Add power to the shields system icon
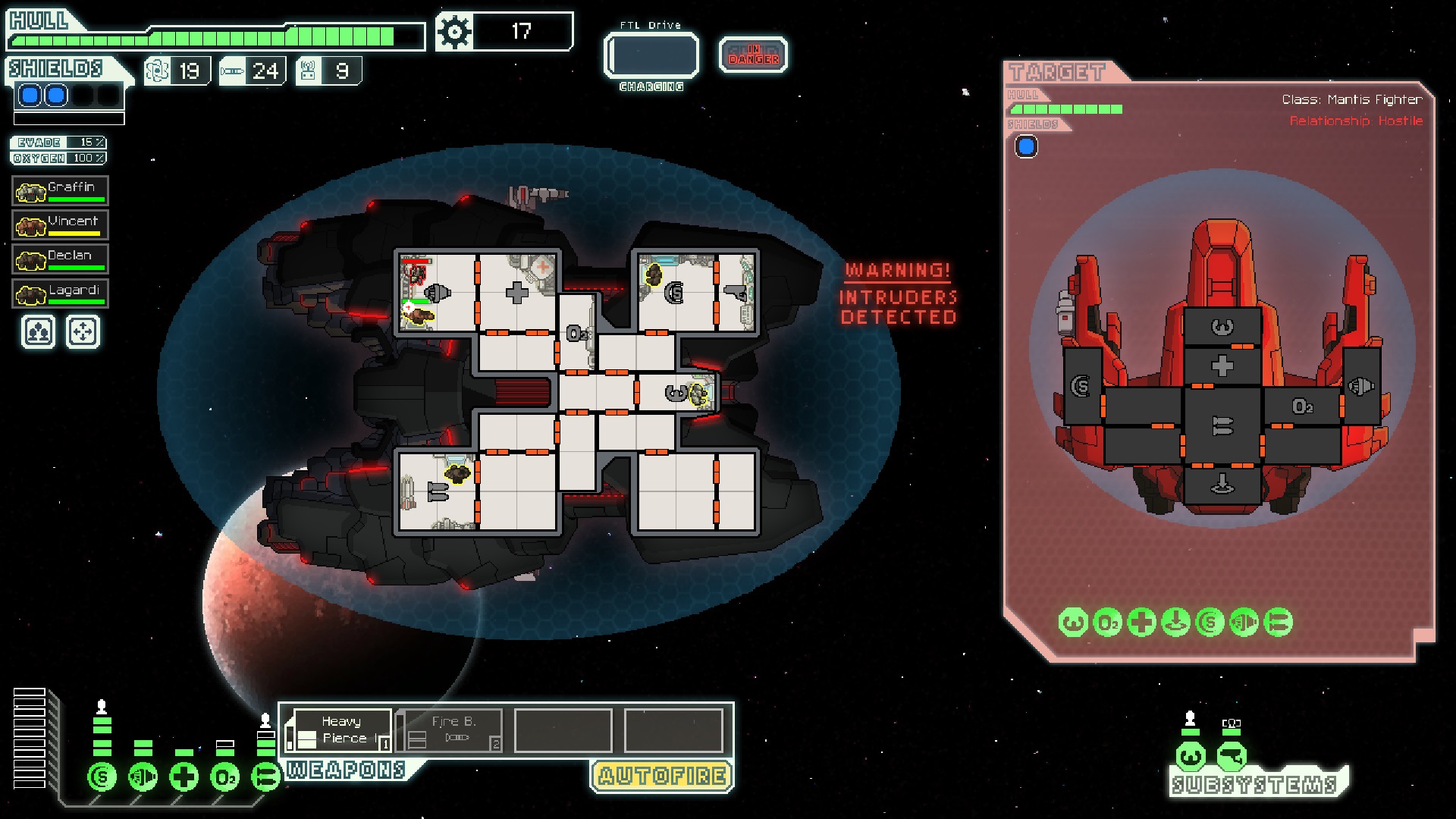Viewport: 1456px width, 819px height. [102, 777]
